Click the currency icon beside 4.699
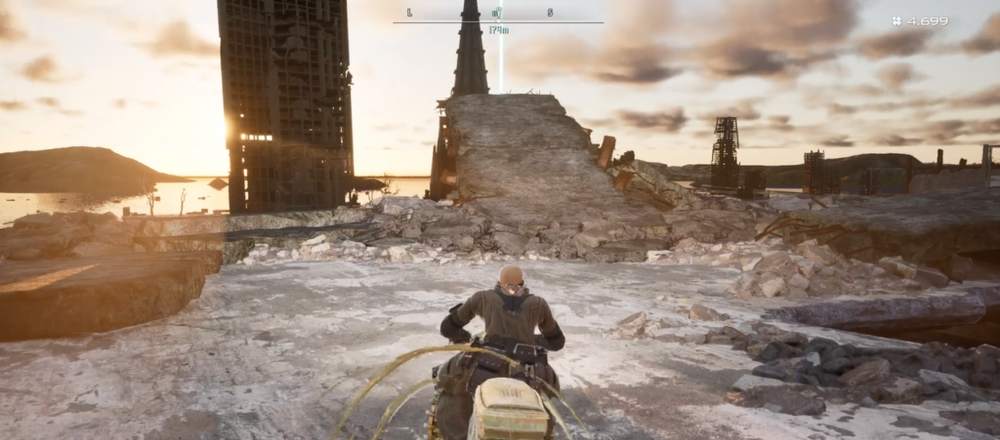 coord(897,21)
